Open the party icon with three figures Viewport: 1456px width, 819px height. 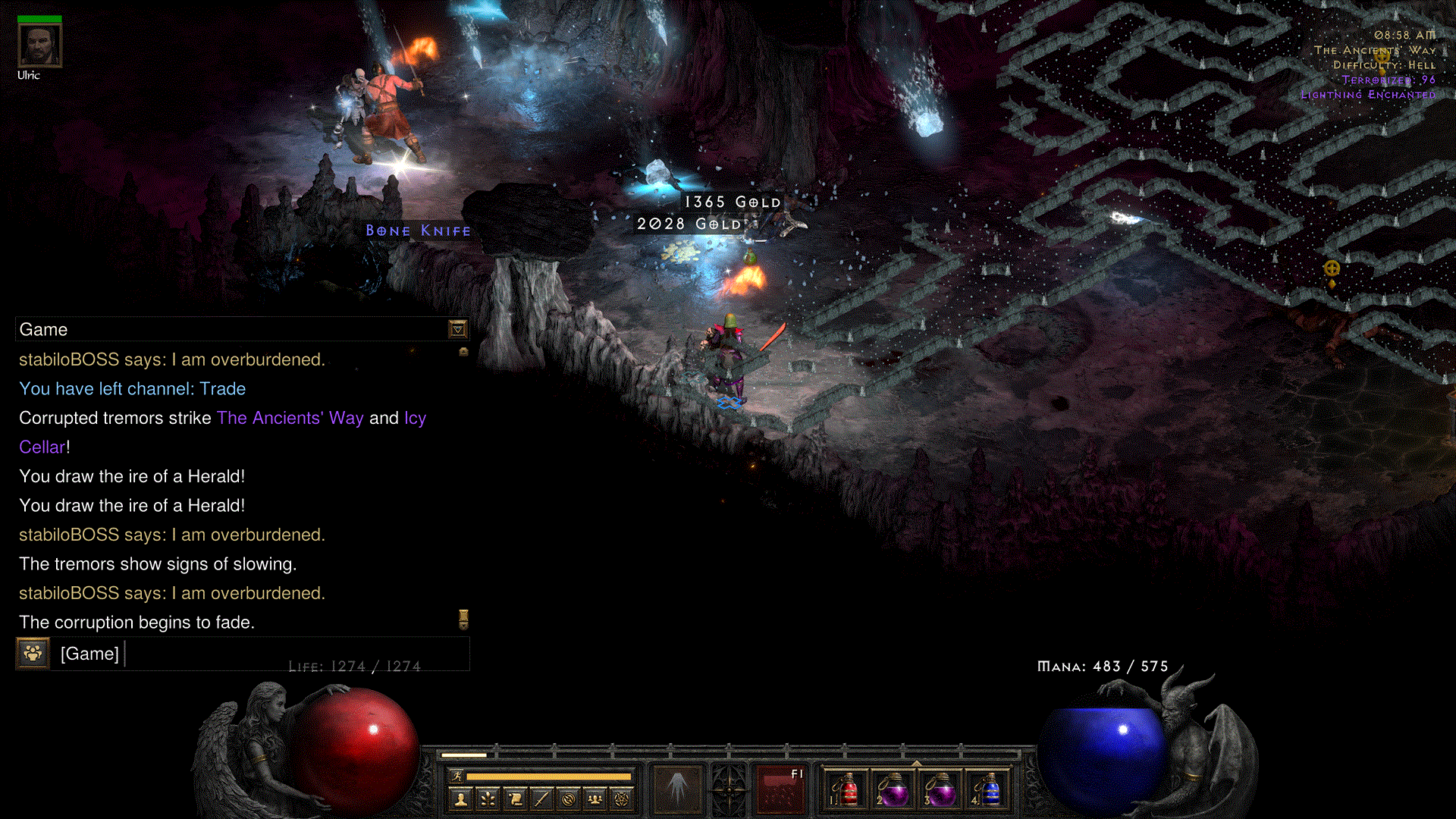[x=595, y=799]
